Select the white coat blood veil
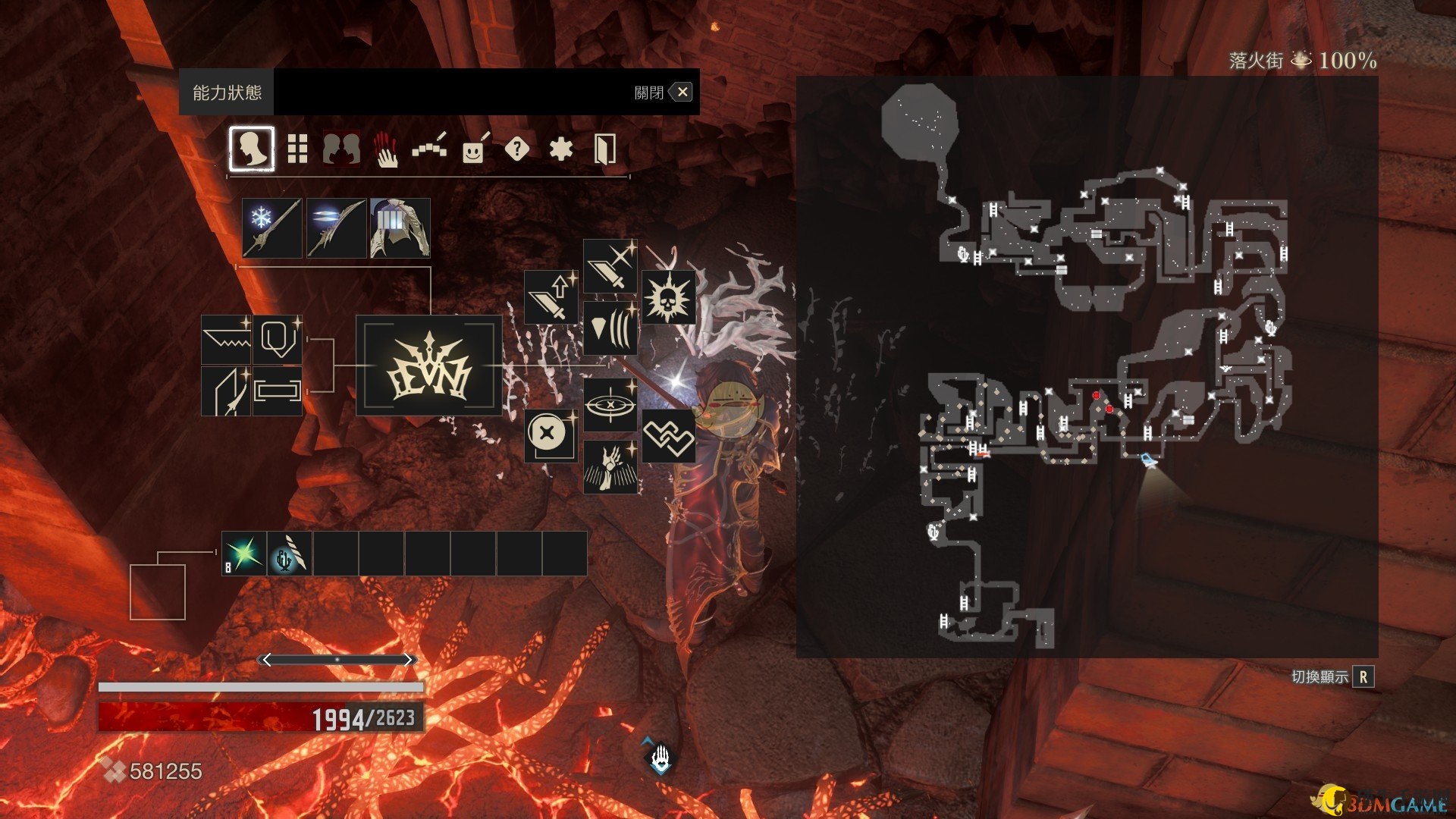The width and height of the screenshot is (1456, 819). [400, 227]
